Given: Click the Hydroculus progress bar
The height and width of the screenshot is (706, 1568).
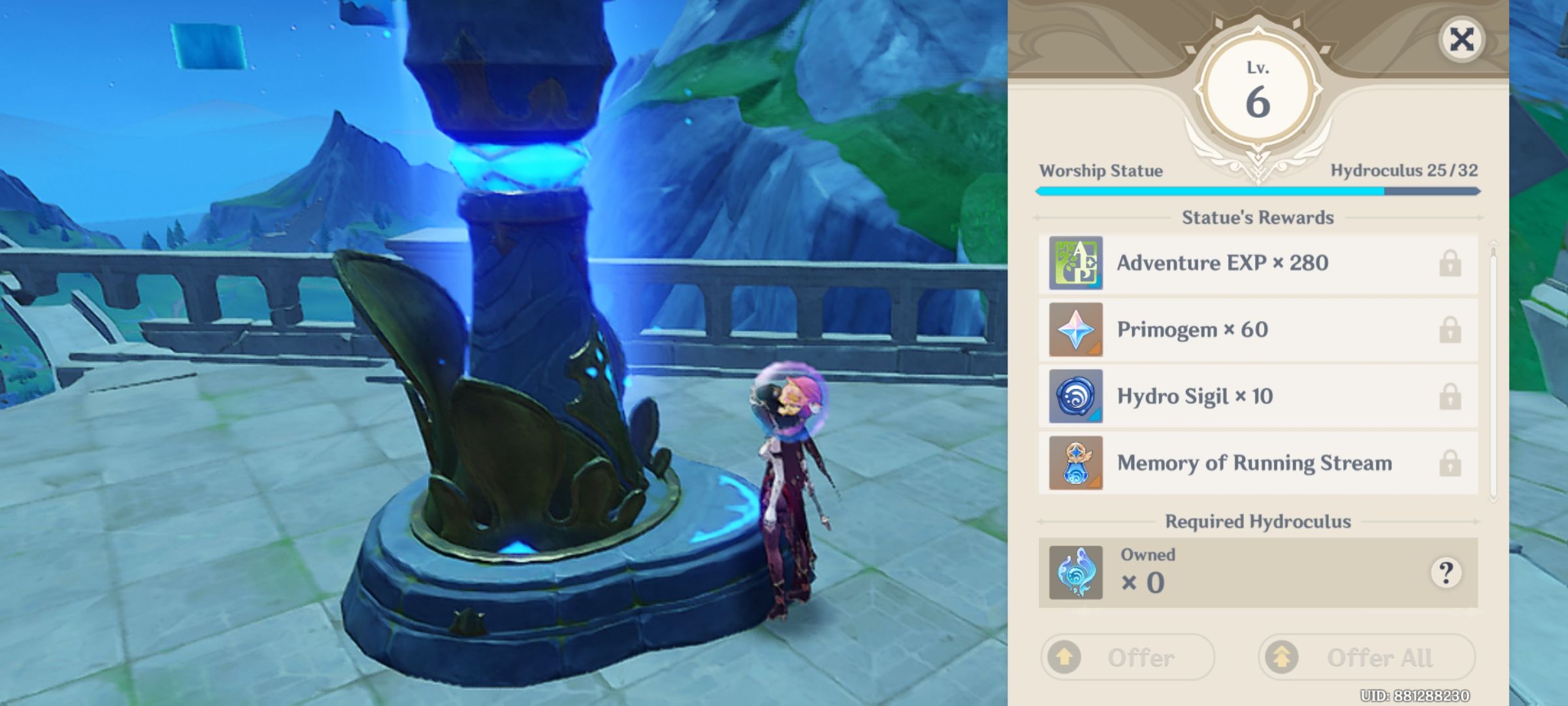Looking at the screenshot, I should click(x=1254, y=192).
